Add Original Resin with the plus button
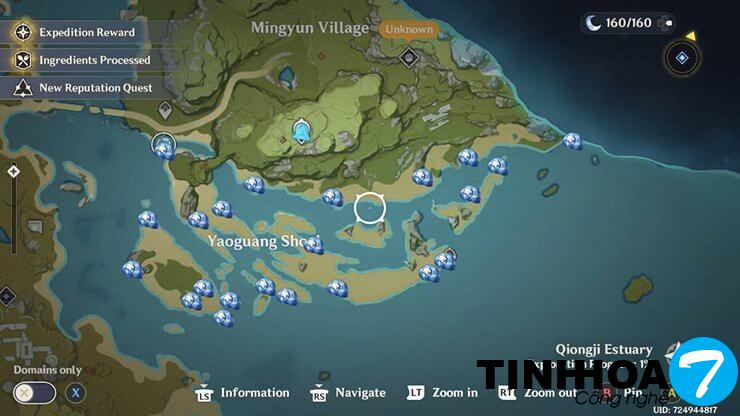Viewport: 740px width, 416px height. click(x=669, y=22)
